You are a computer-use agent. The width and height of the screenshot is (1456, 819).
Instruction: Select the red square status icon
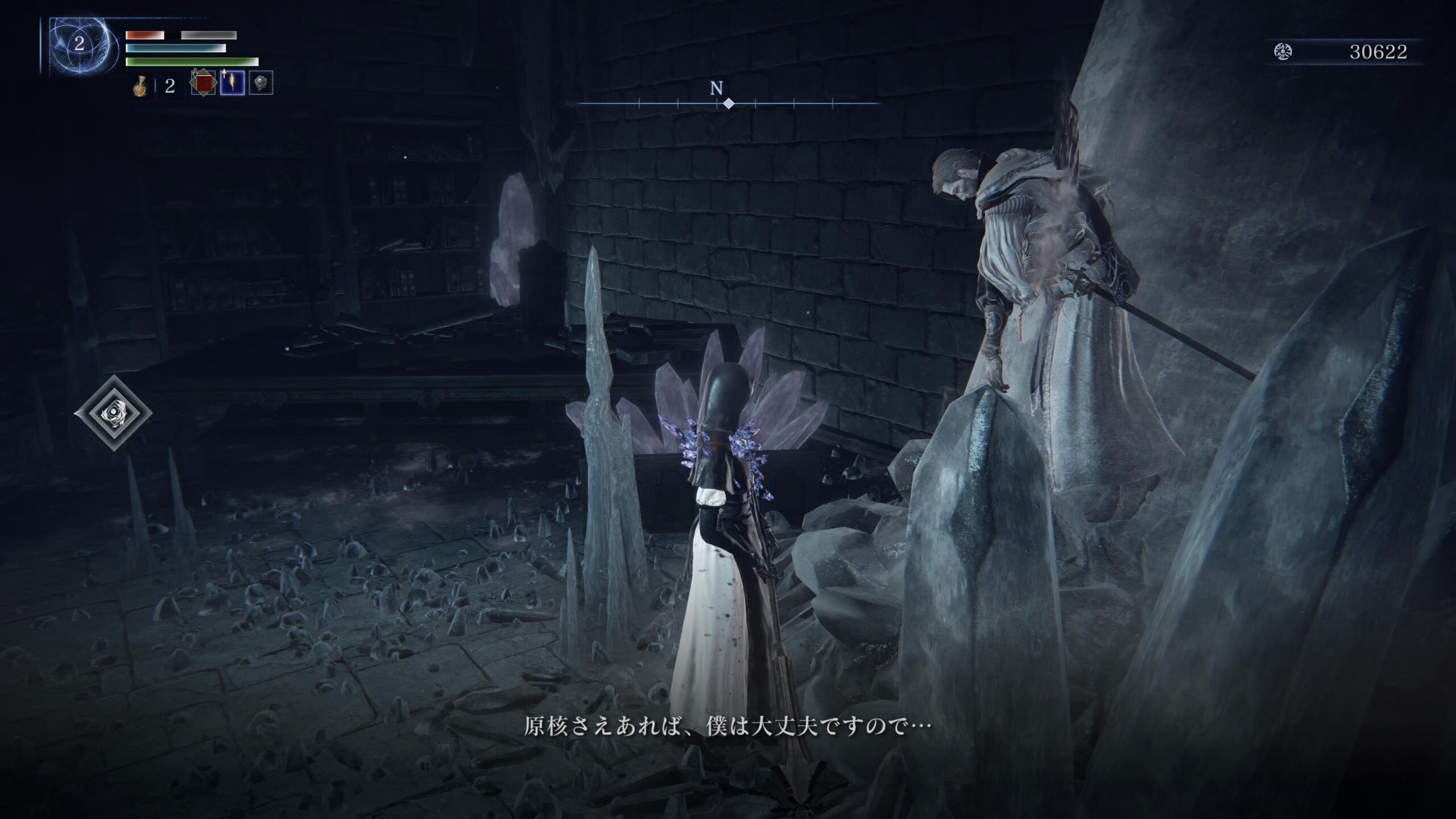coord(203,84)
